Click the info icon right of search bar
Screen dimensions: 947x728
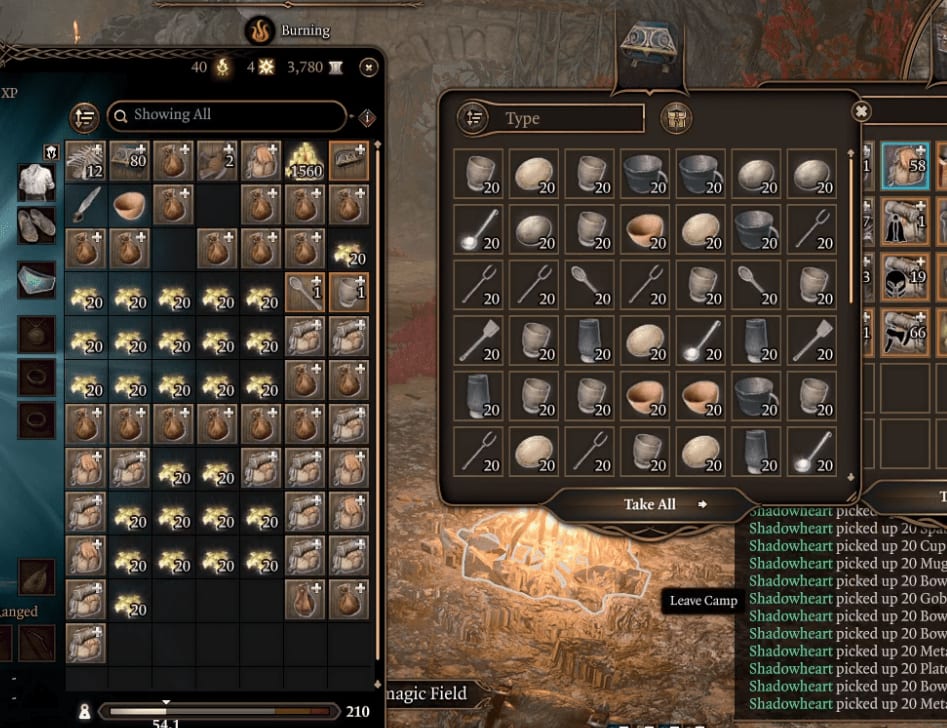(x=367, y=118)
